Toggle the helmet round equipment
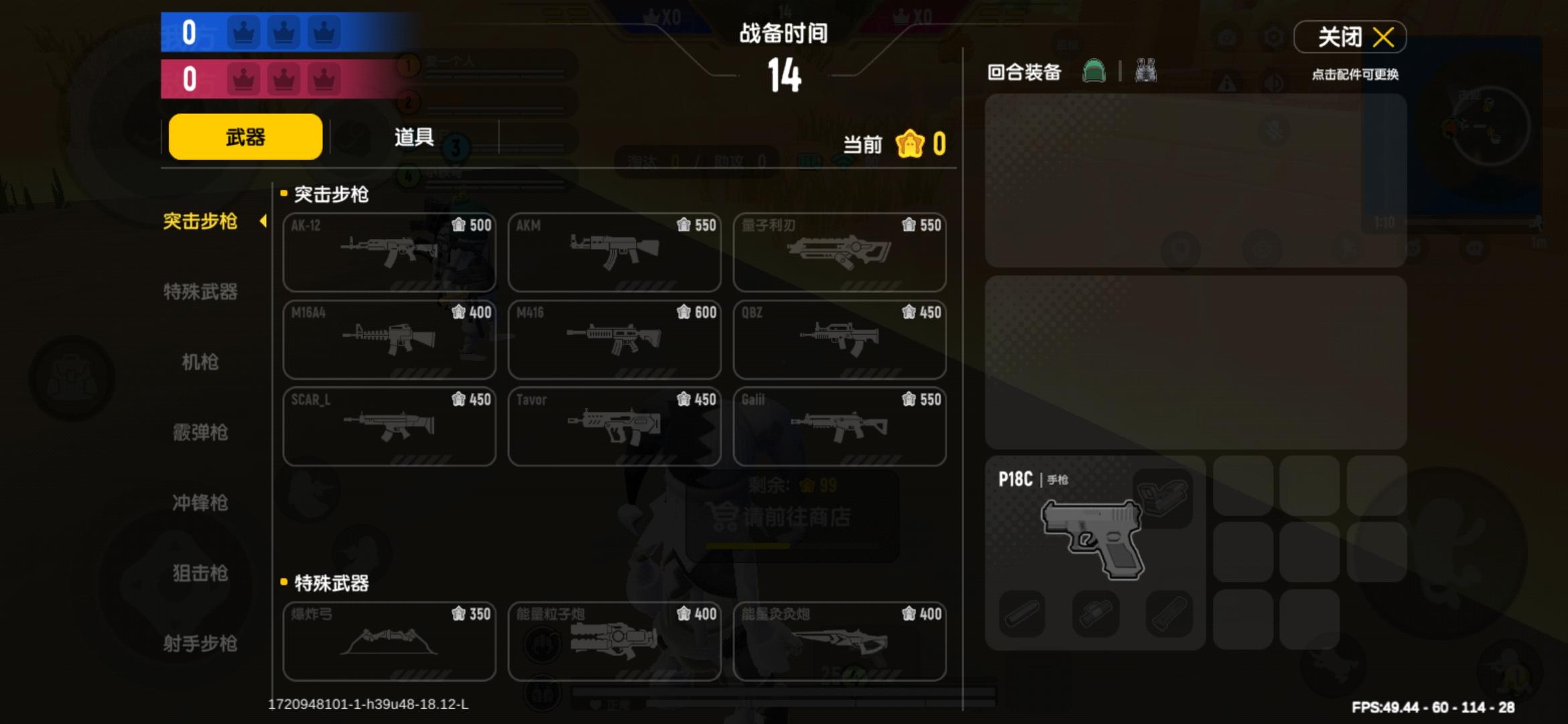The image size is (1568, 724). coord(1095,72)
